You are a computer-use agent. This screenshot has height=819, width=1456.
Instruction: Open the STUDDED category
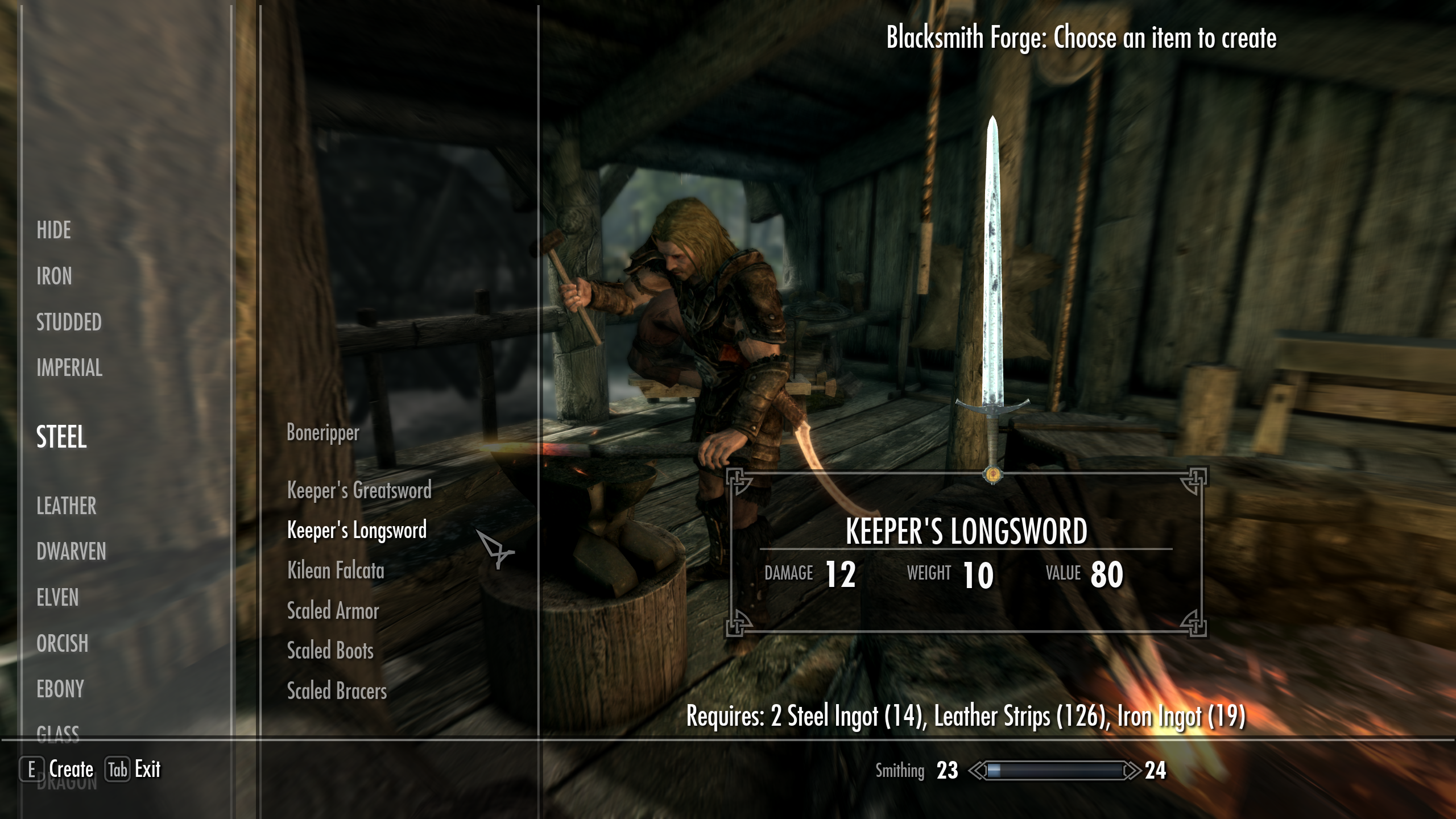point(68,323)
